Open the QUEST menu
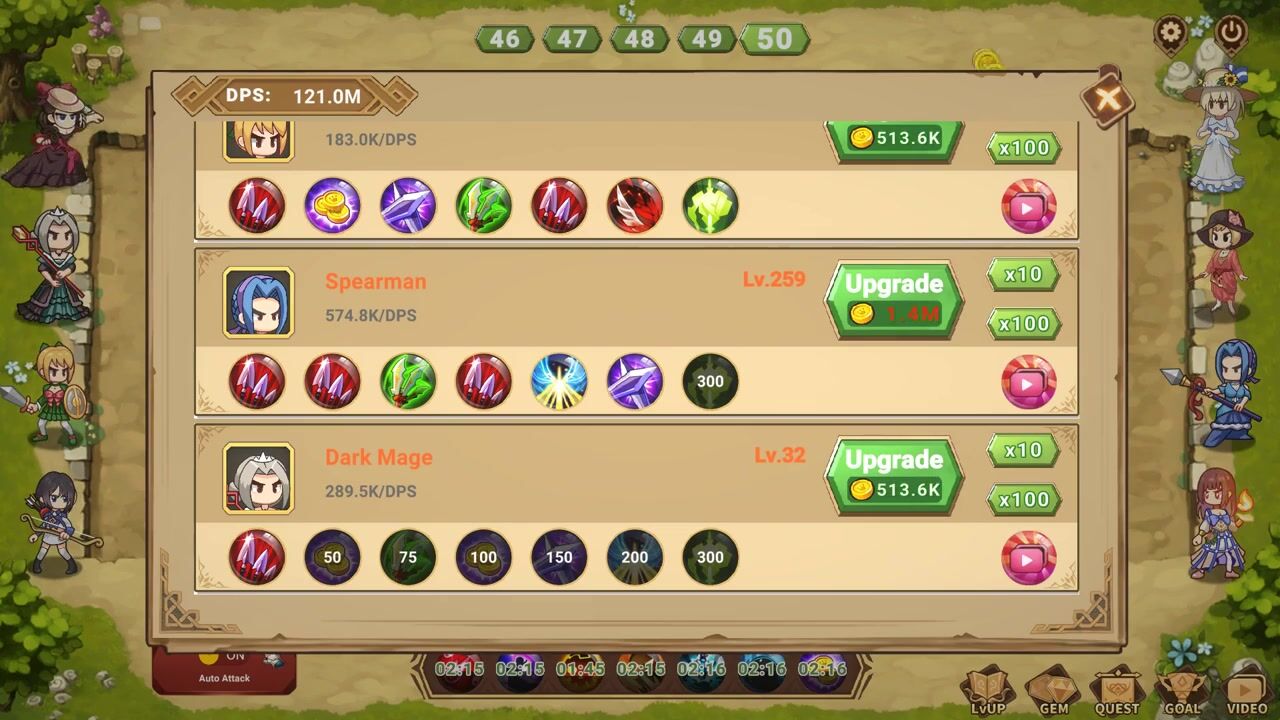The height and width of the screenshot is (720, 1280). click(1117, 691)
